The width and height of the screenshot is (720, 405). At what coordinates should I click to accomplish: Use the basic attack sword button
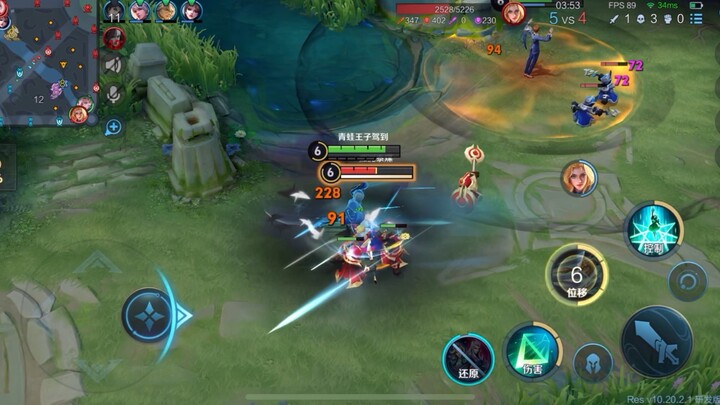coord(656,341)
